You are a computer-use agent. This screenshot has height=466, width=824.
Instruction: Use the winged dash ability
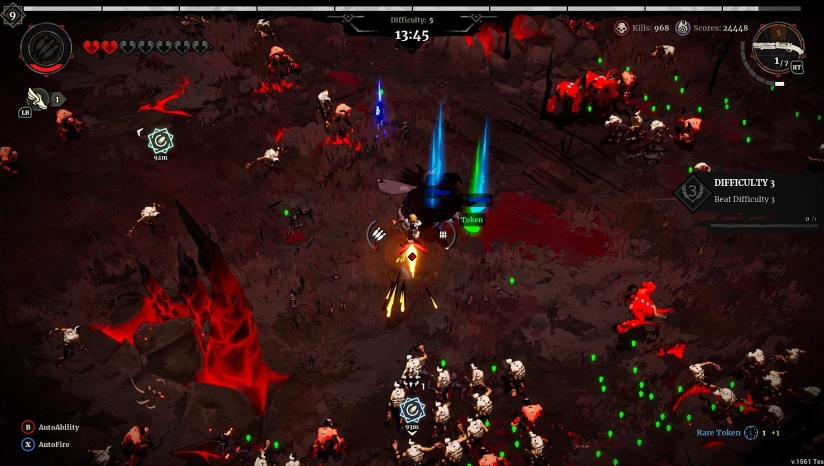(x=38, y=98)
